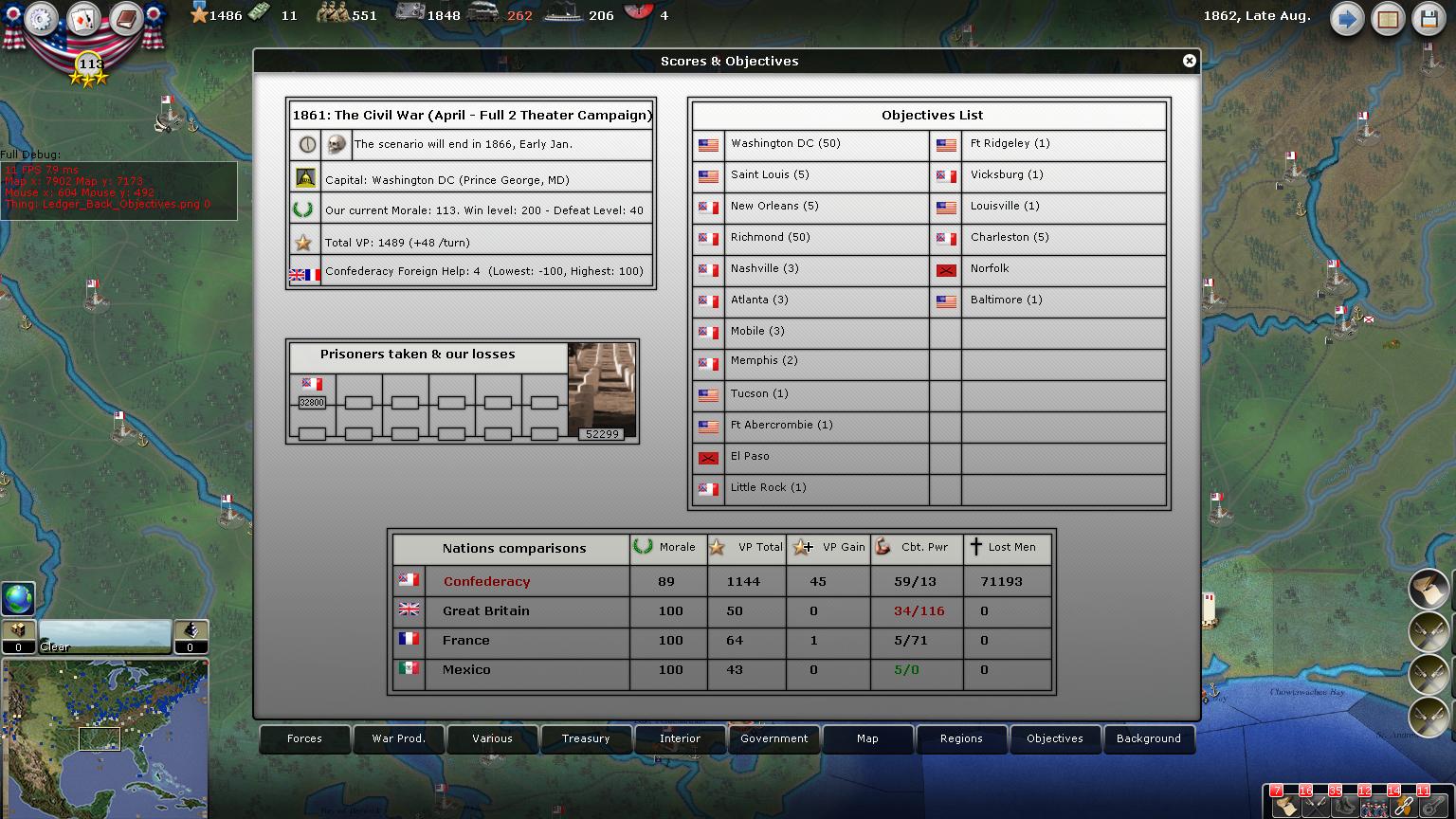The image size is (1456, 819).
Task: Open the War Prod. tab
Action: tap(398, 738)
